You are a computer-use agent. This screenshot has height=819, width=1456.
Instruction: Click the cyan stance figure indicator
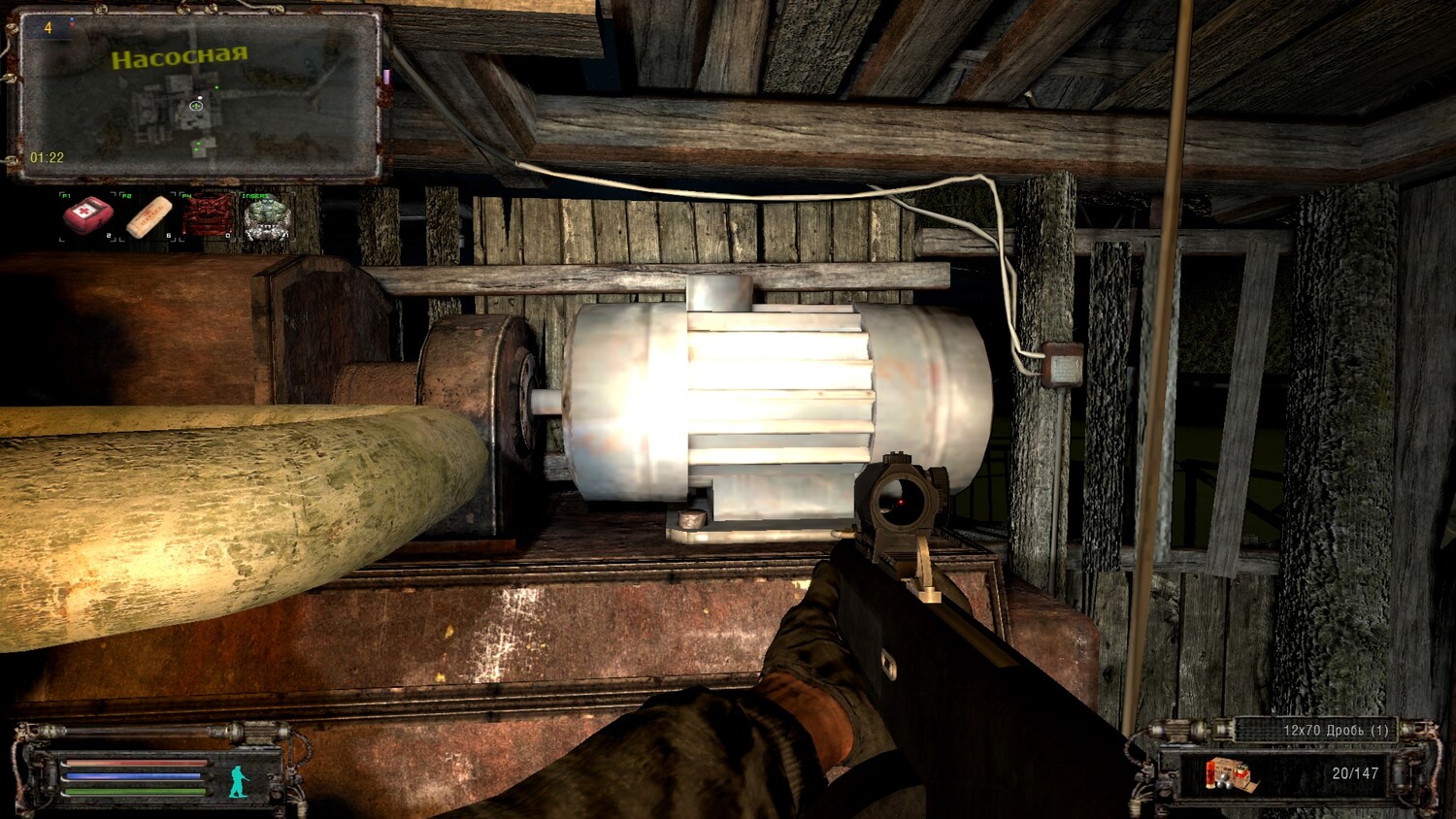pos(240,780)
